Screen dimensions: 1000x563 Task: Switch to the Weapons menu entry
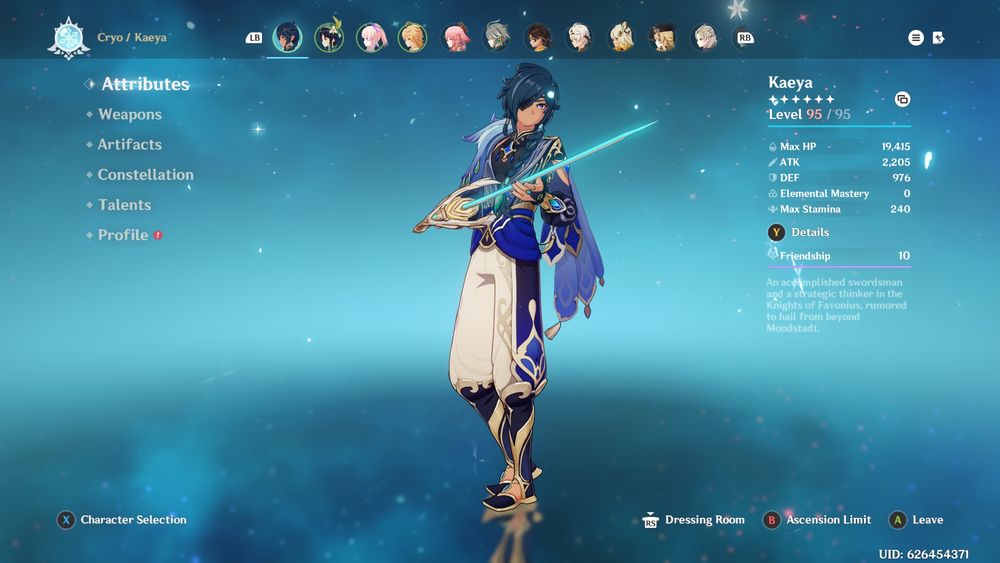(x=129, y=115)
